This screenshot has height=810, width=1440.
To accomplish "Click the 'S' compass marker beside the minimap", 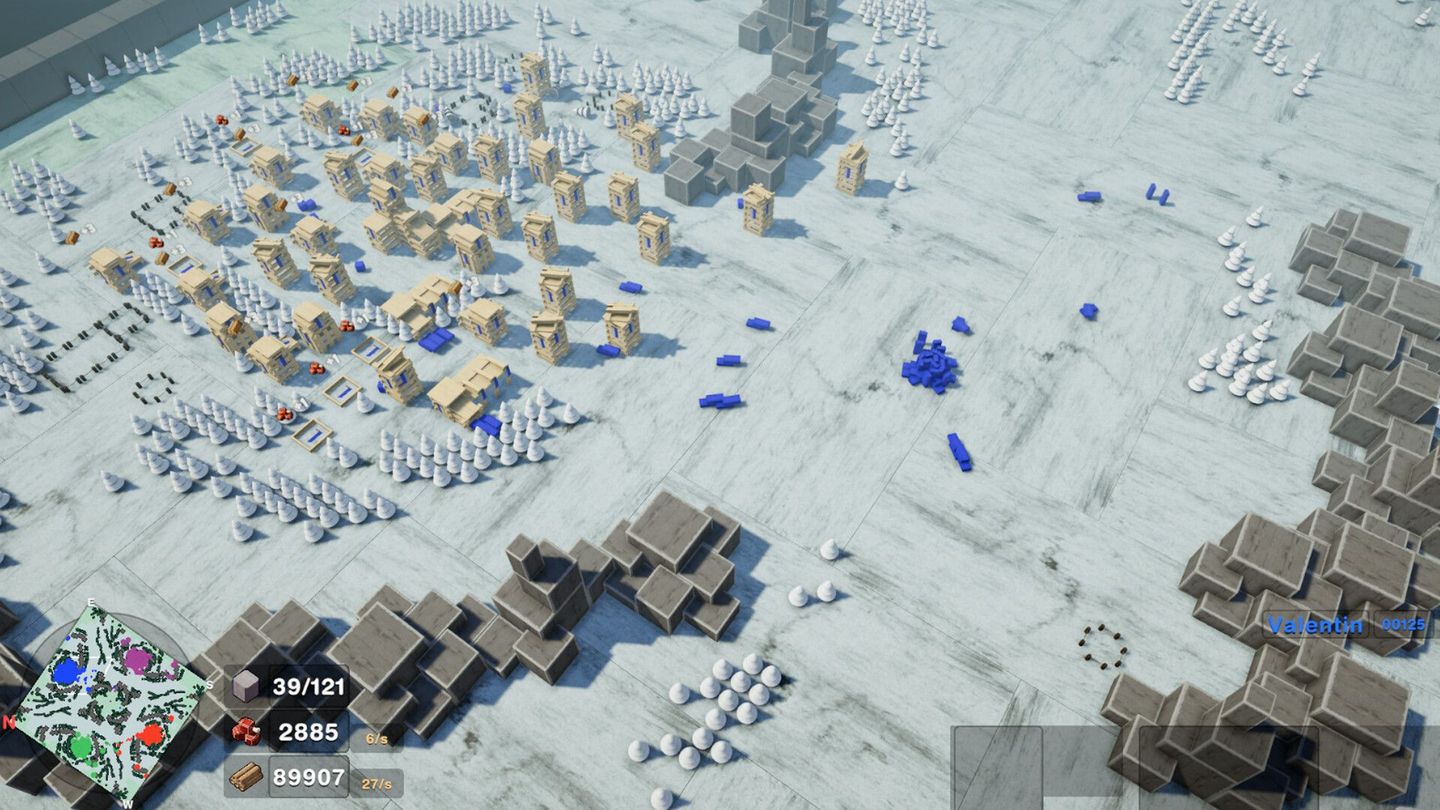I will pos(209,684).
